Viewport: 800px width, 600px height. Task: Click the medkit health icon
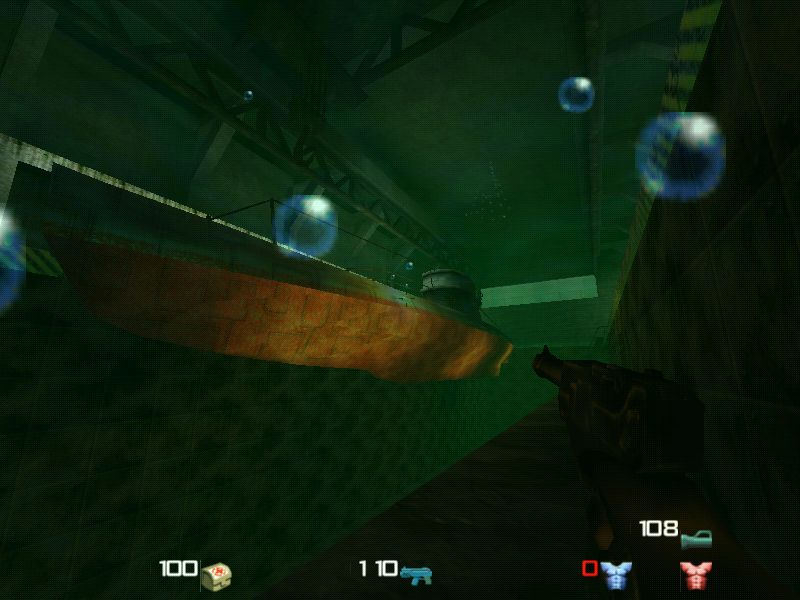coord(217,574)
